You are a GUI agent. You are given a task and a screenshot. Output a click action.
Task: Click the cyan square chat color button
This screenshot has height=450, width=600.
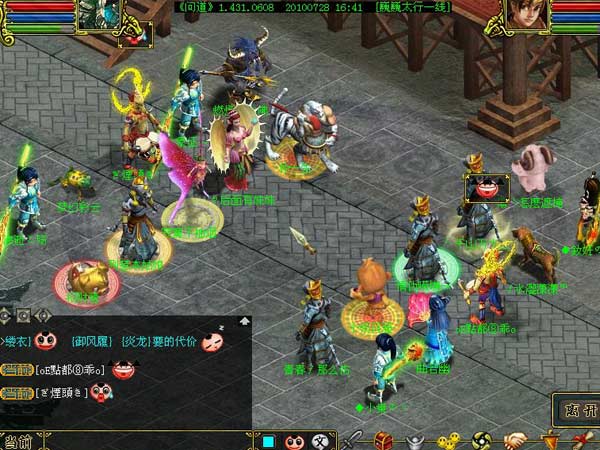(267, 440)
